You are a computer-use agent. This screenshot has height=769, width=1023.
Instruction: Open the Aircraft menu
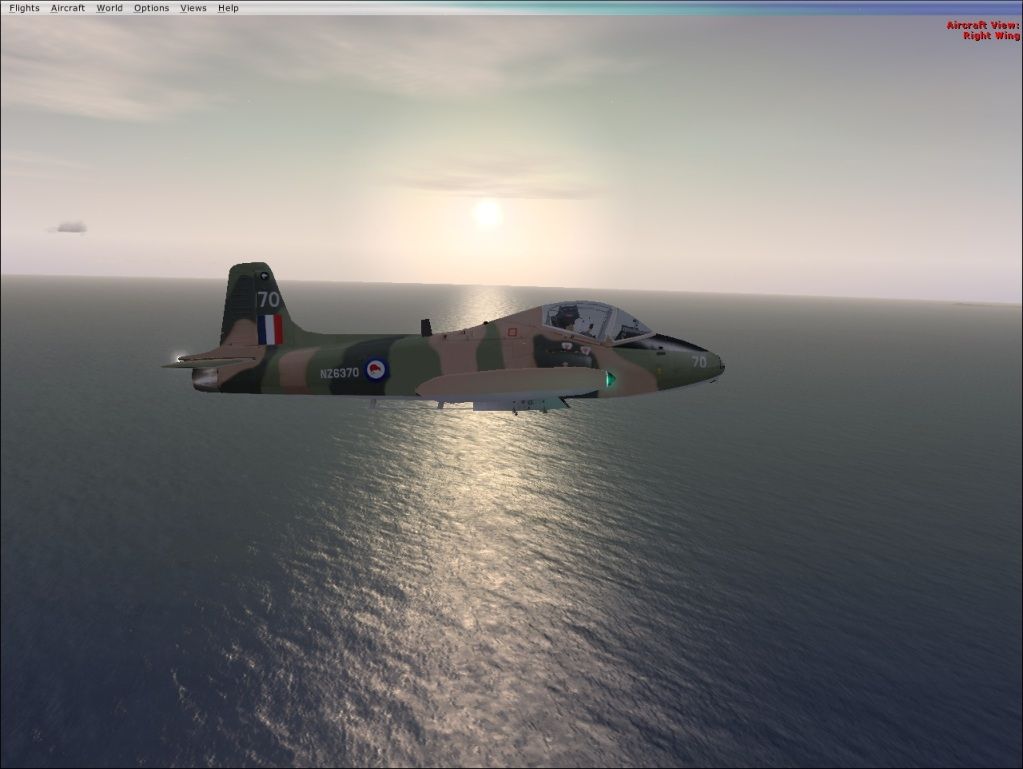68,8
